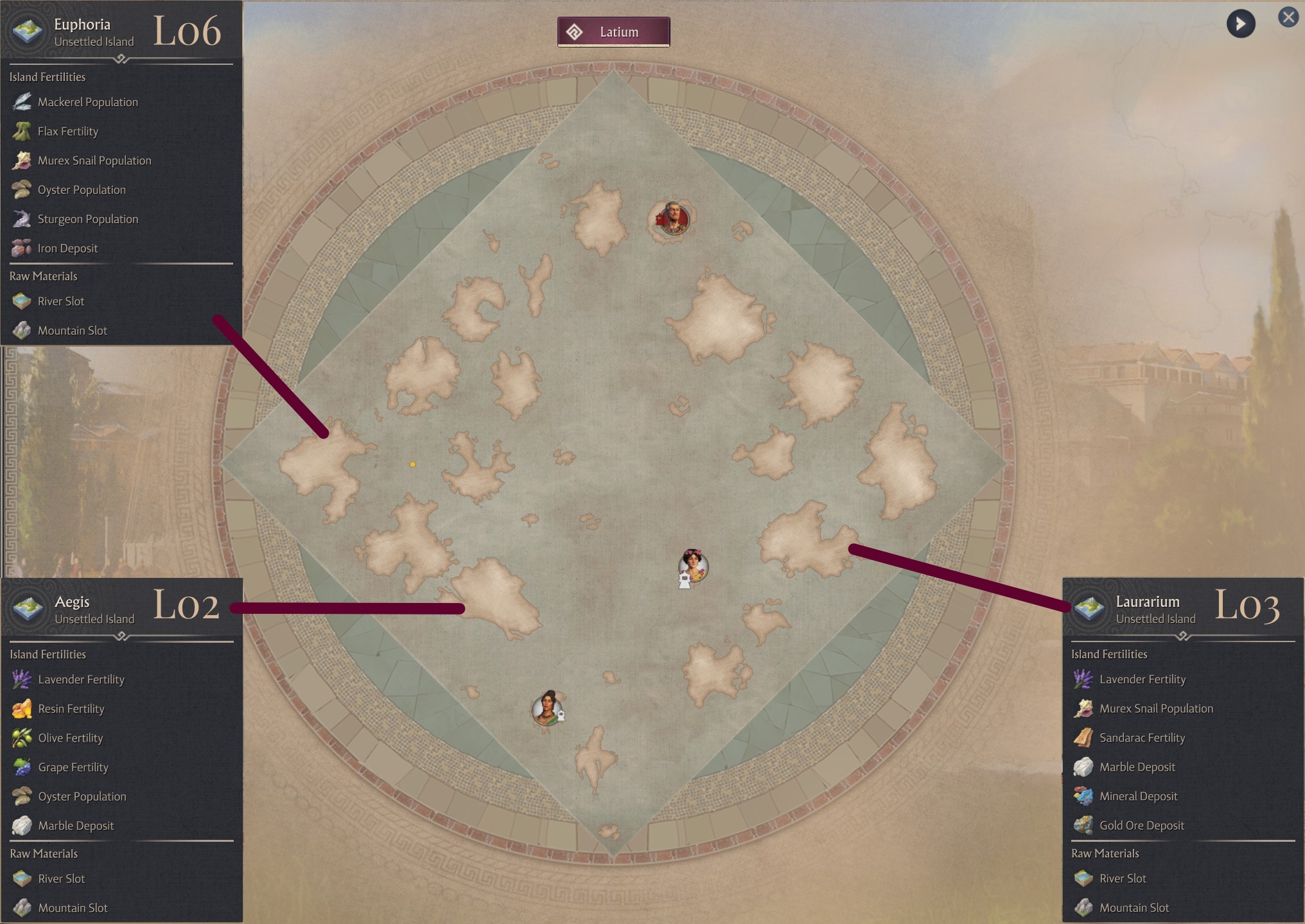Click Mineral Deposit in Laurarium list

(x=1138, y=796)
